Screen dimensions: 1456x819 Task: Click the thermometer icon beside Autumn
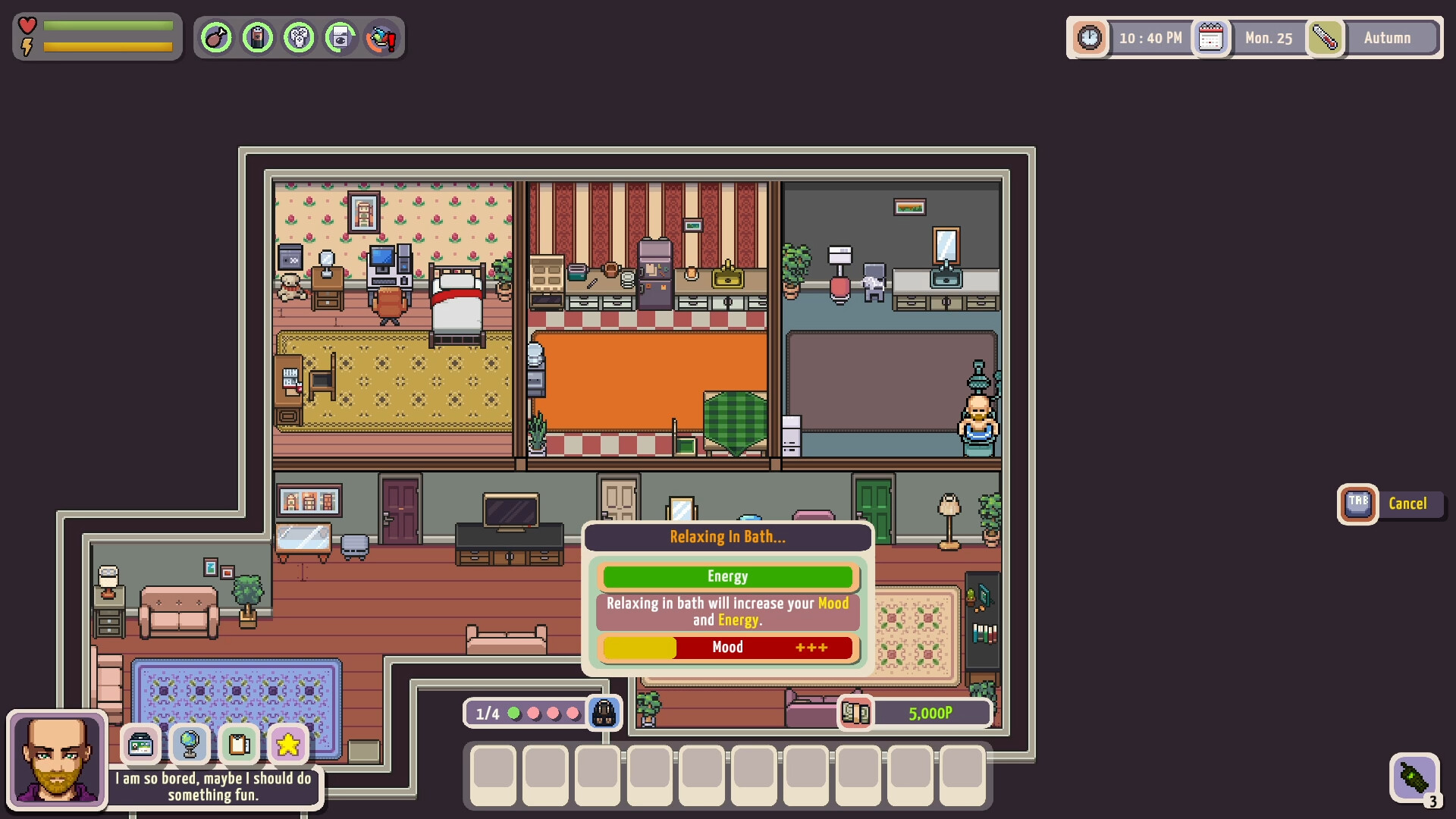(1326, 37)
